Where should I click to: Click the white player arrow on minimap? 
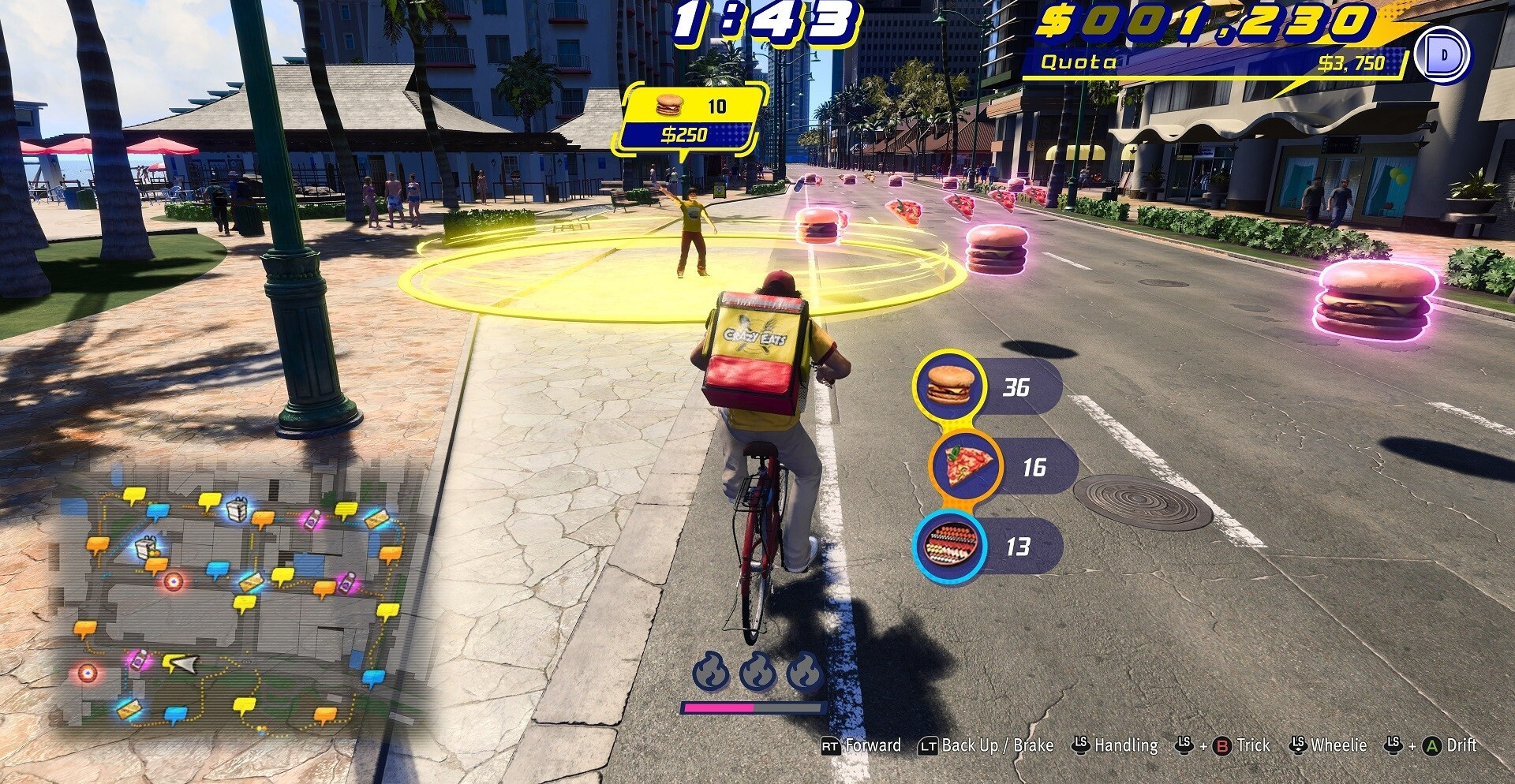pos(182,664)
